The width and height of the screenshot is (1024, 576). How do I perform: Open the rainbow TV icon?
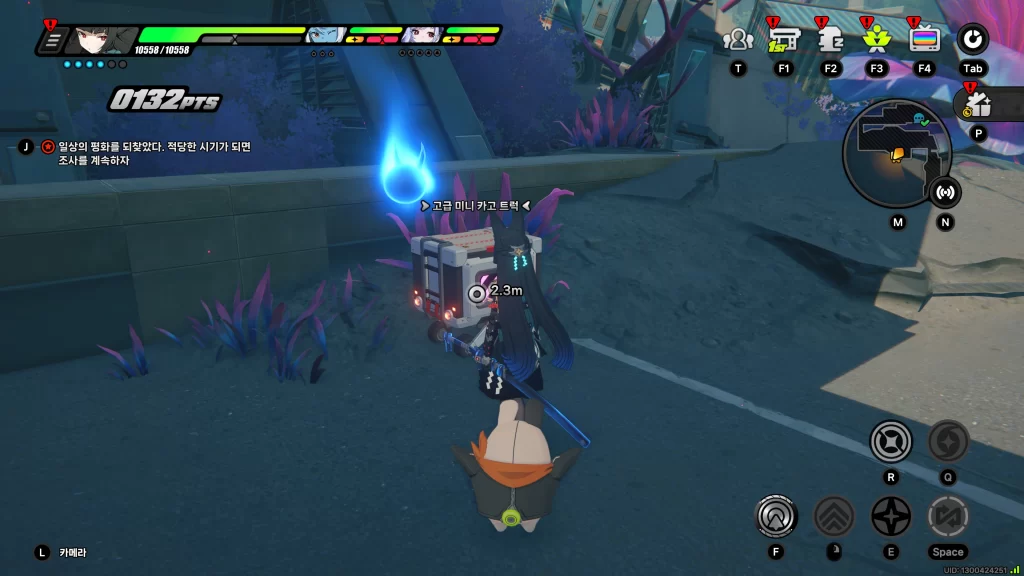(924, 40)
